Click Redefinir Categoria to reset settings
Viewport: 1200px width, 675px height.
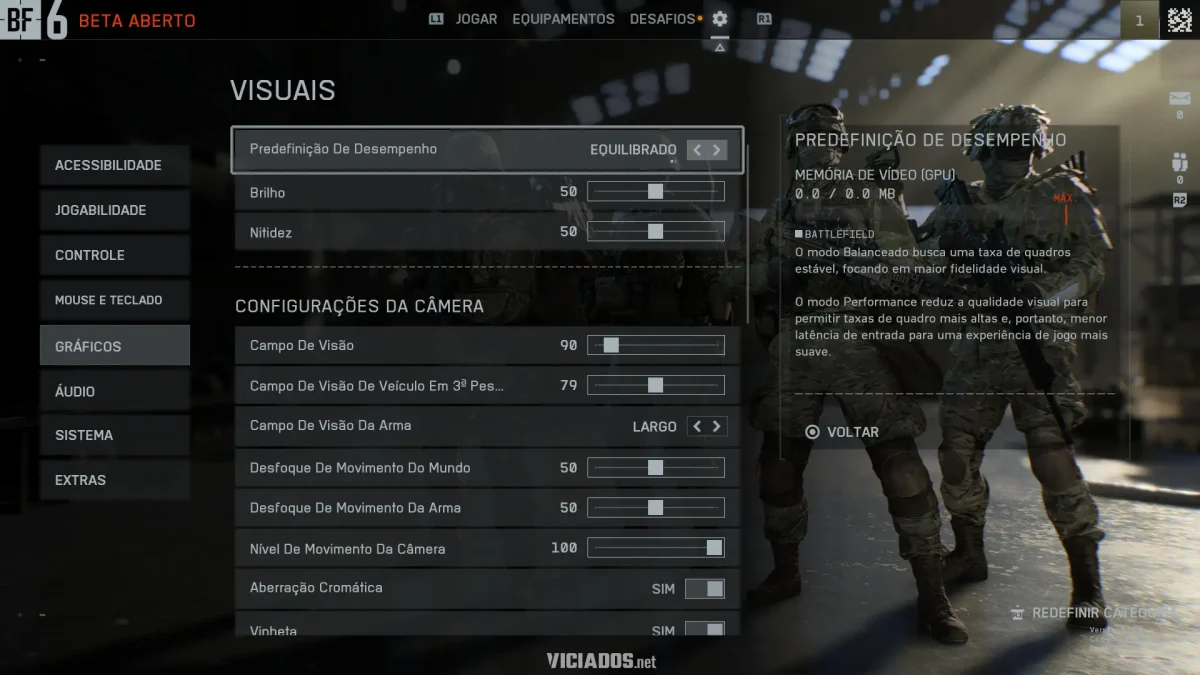tap(1092, 612)
